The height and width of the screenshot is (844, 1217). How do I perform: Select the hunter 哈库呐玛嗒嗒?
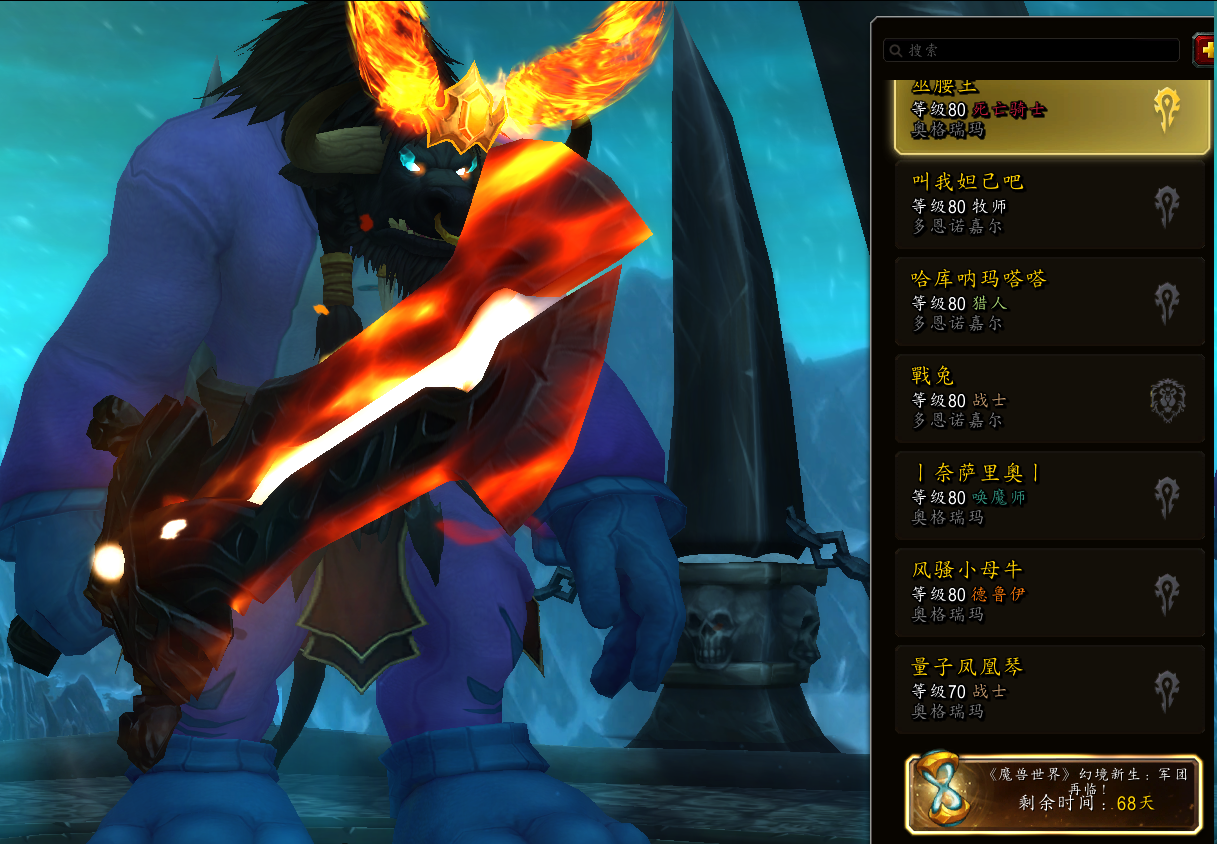[1050, 301]
